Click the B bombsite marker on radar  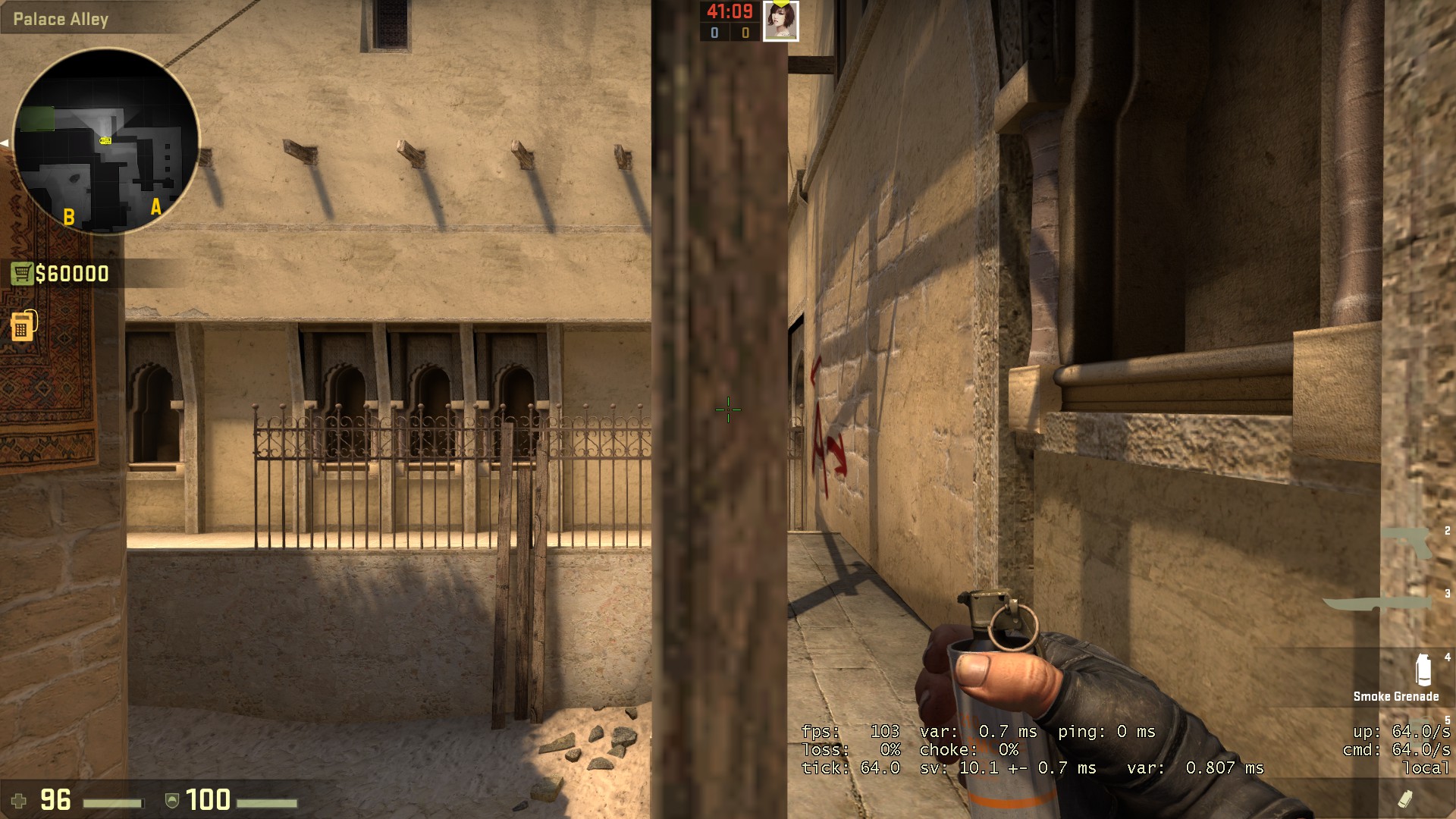click(x=69, y=217)
